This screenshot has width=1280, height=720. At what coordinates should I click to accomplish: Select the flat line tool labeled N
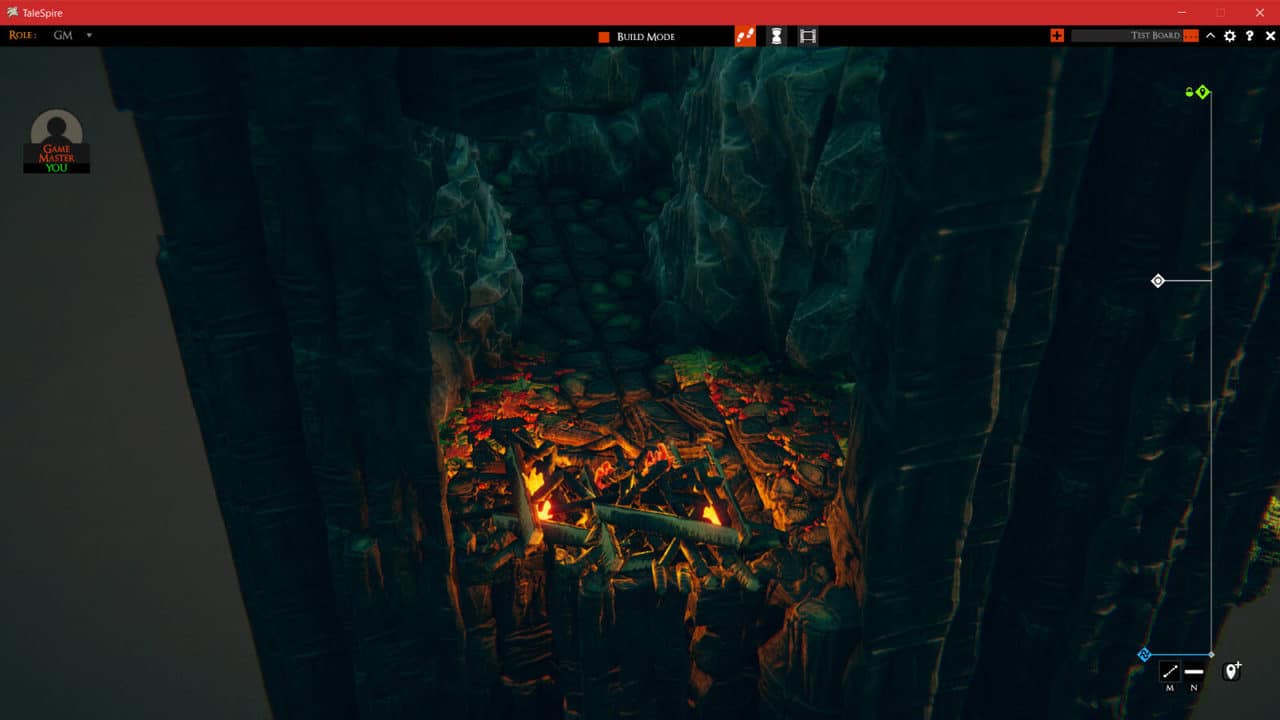1194,671
